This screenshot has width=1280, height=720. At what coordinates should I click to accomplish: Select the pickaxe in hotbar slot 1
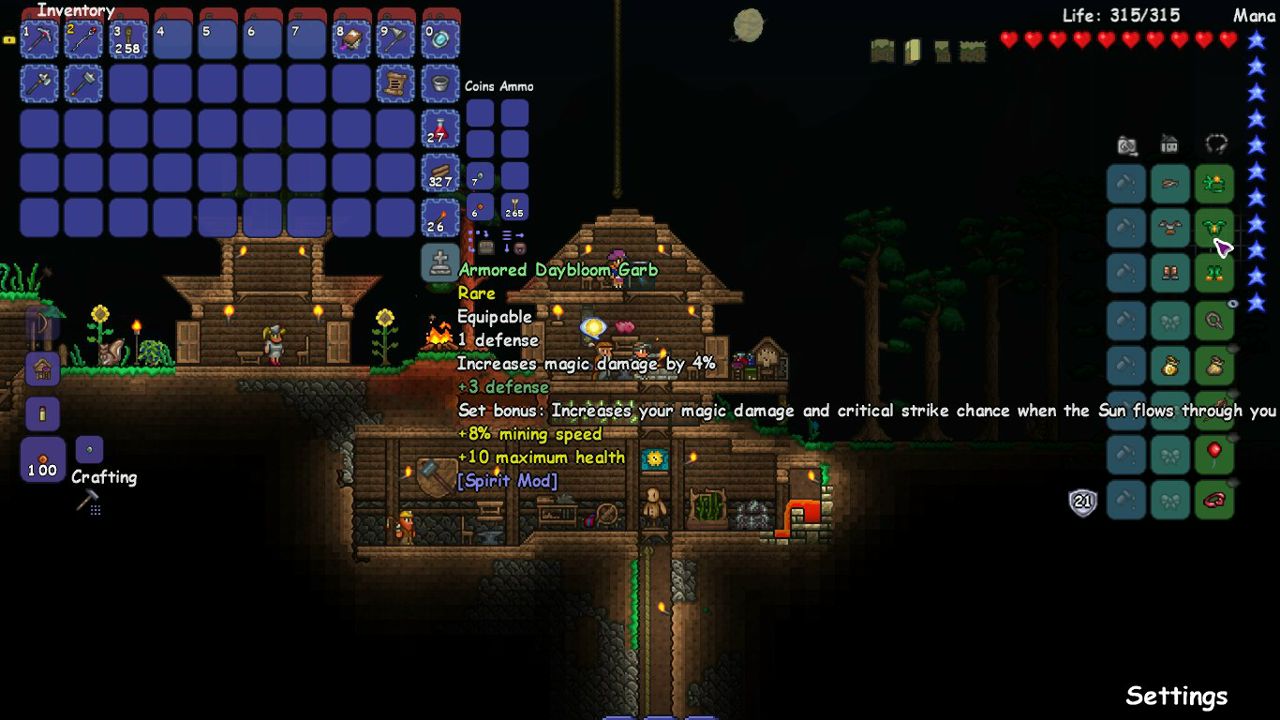point(38,38)
